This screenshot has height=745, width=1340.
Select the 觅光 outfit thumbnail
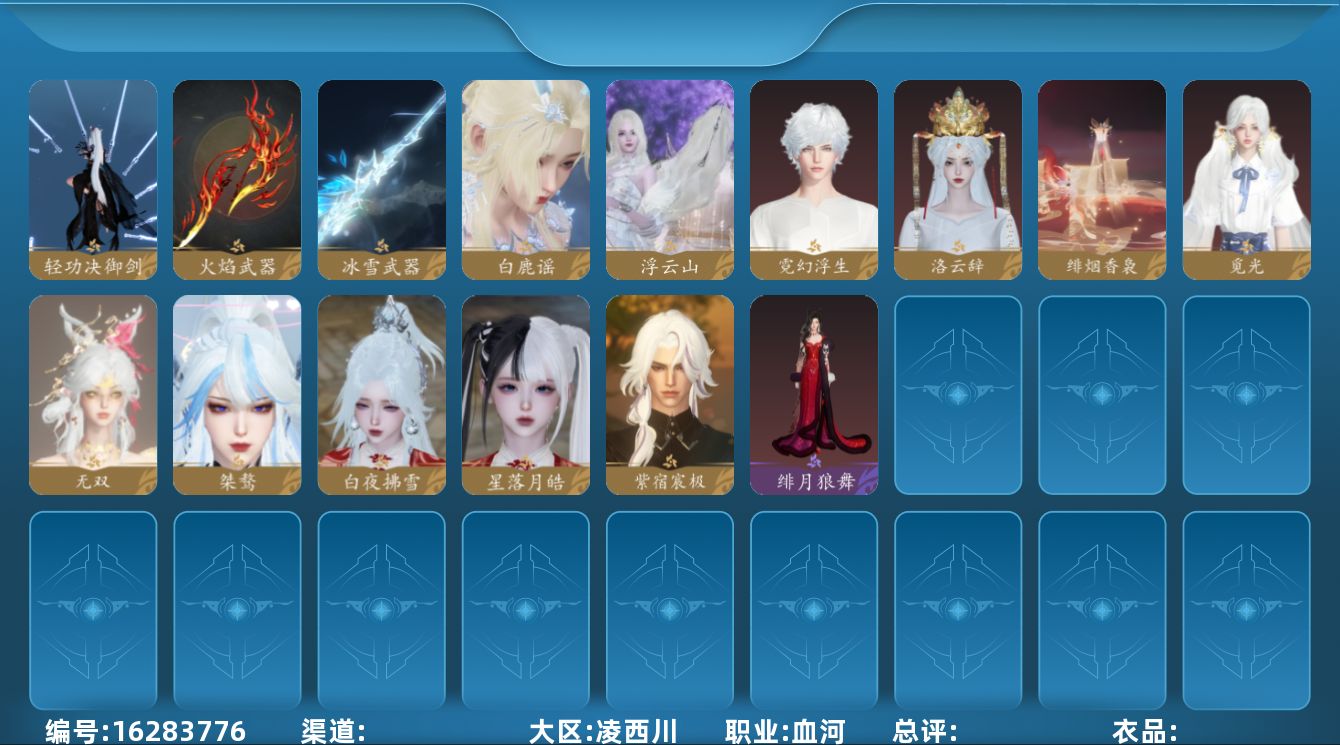1246,178
